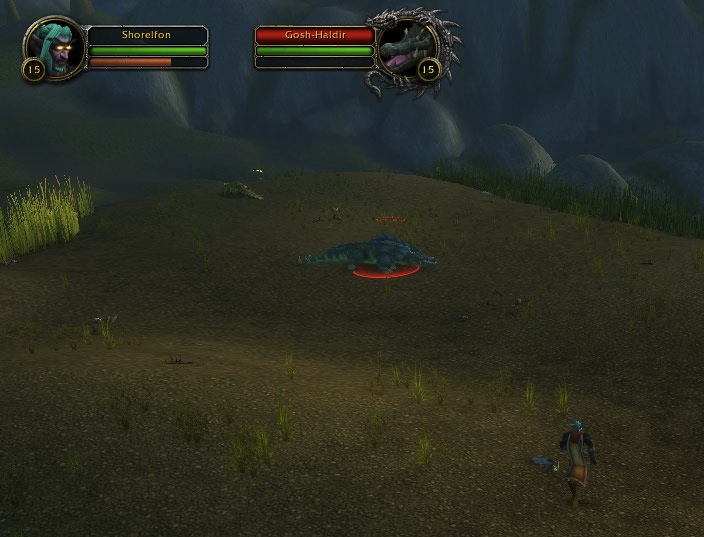This screenshot has height=537, width=704.
Task: Click the Shorelfon player name plate
Action: (x=147, y=35)
